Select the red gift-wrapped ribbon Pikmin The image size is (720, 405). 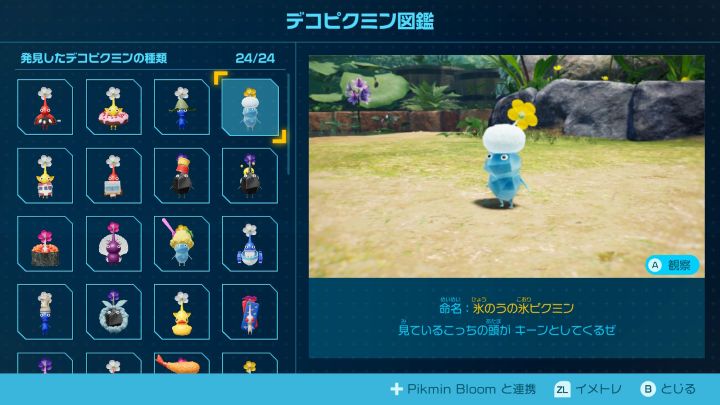tap(249, 311)
